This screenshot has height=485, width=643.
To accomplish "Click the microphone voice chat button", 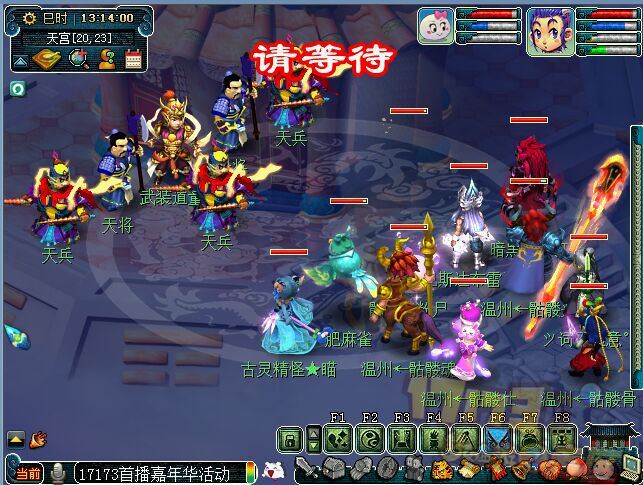I will [59, 472].
